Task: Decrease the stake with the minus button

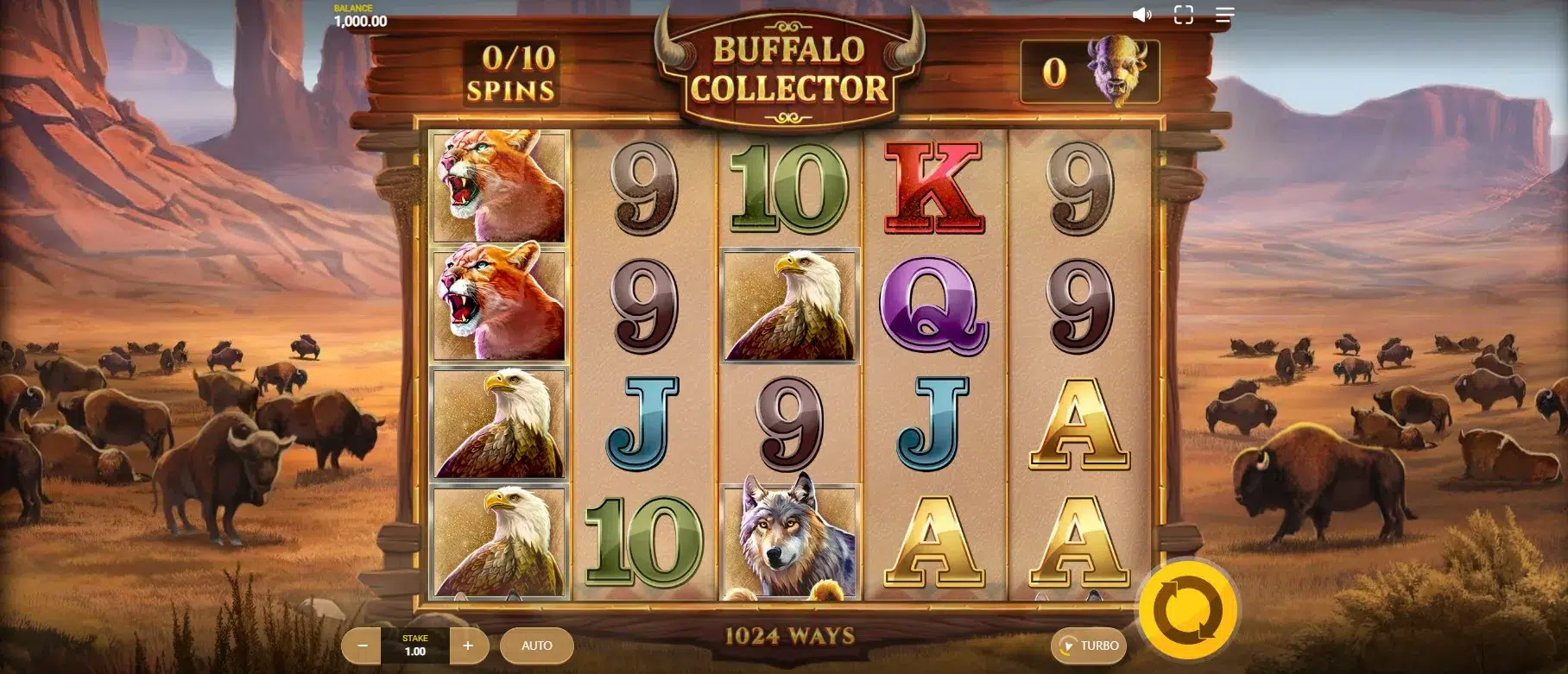Action: [x=364, y=646]
